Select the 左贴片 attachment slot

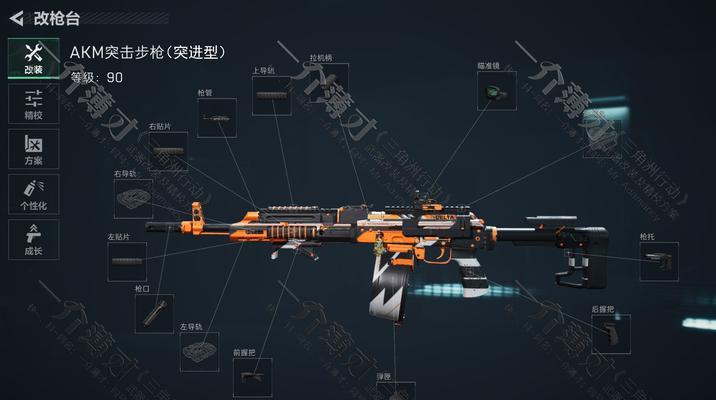point(127,260)
